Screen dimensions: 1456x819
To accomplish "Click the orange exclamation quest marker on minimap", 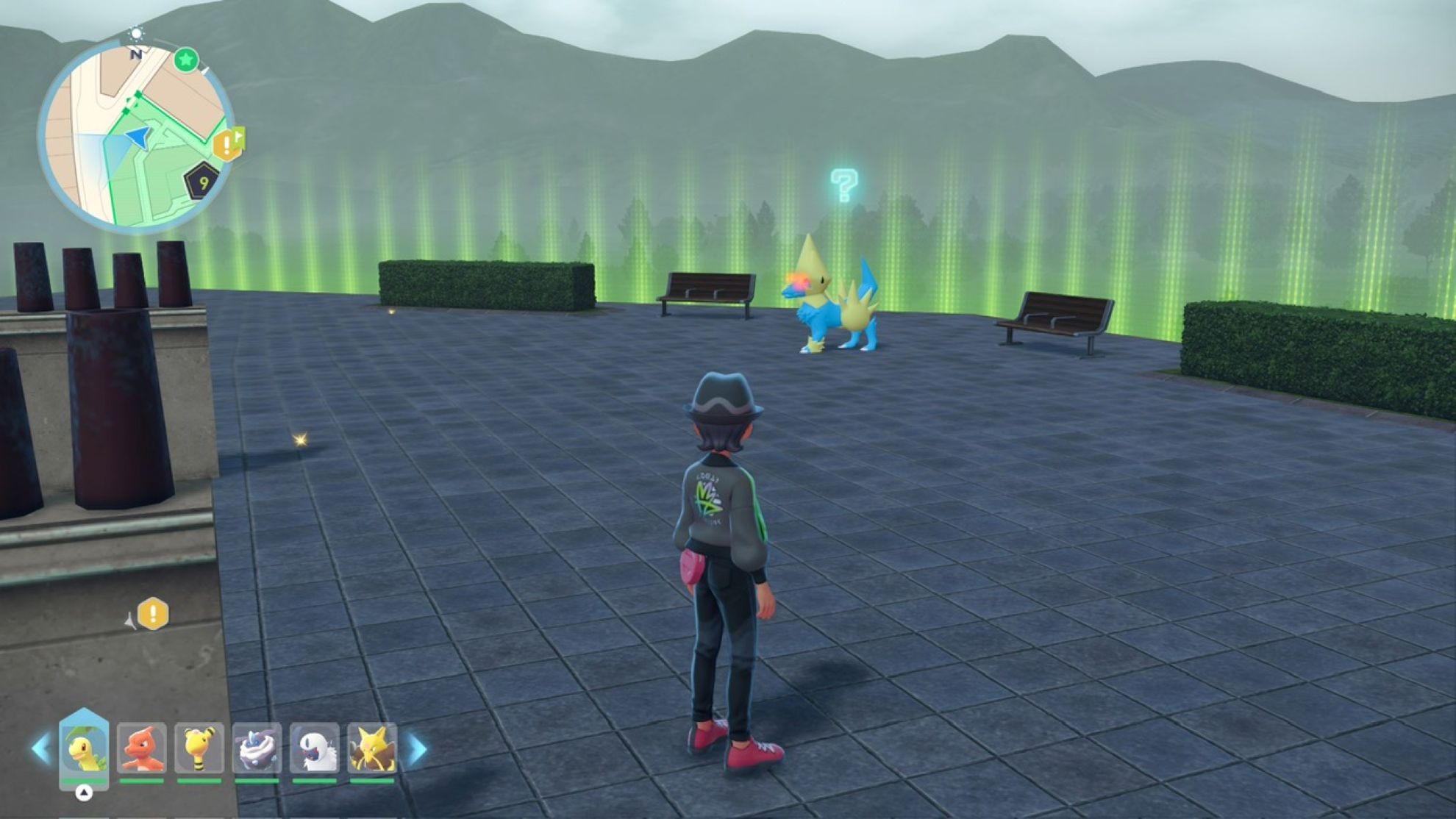I will (x=227, y=143).
